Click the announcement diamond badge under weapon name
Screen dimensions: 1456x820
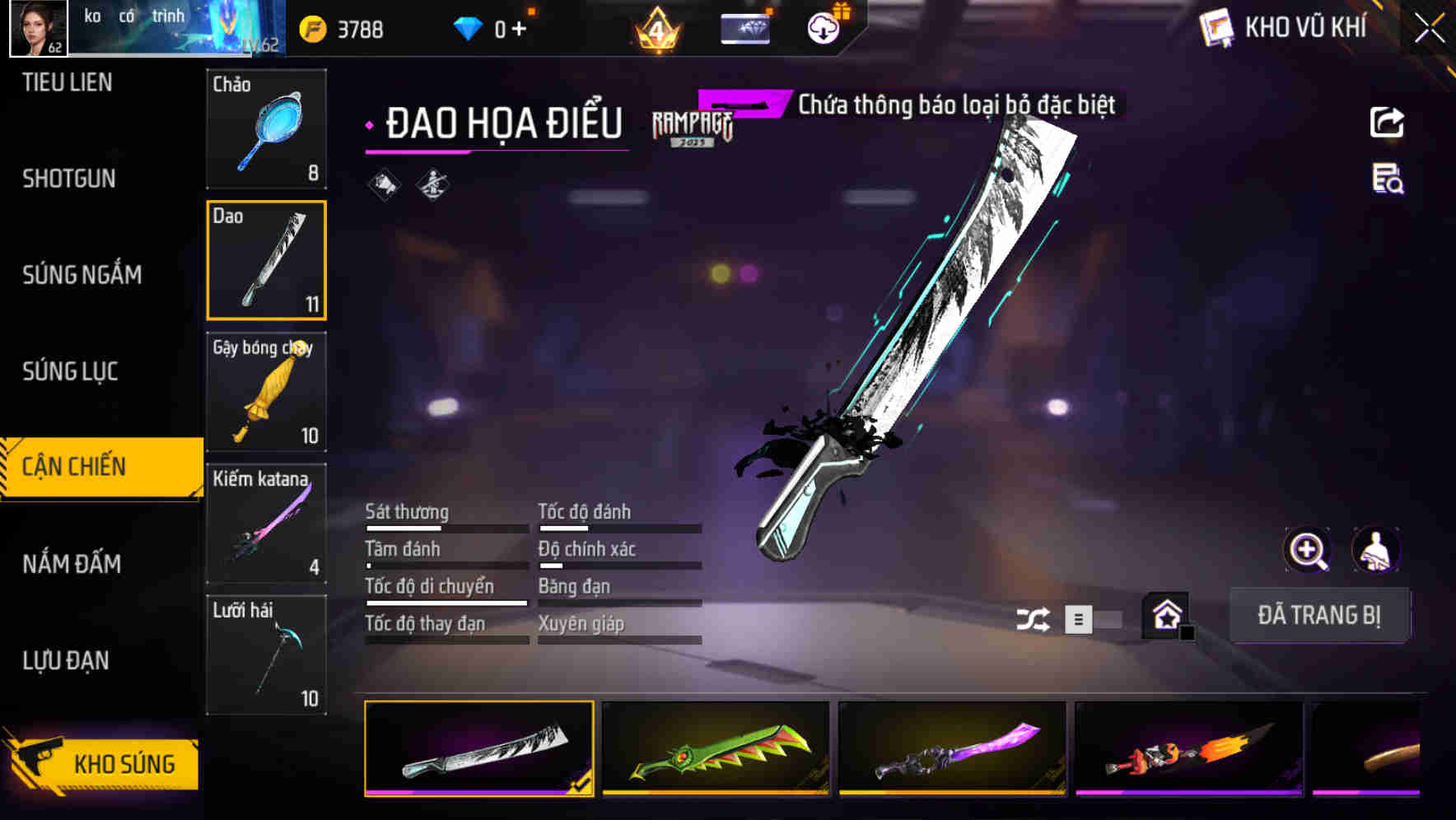tap(384, 184)
